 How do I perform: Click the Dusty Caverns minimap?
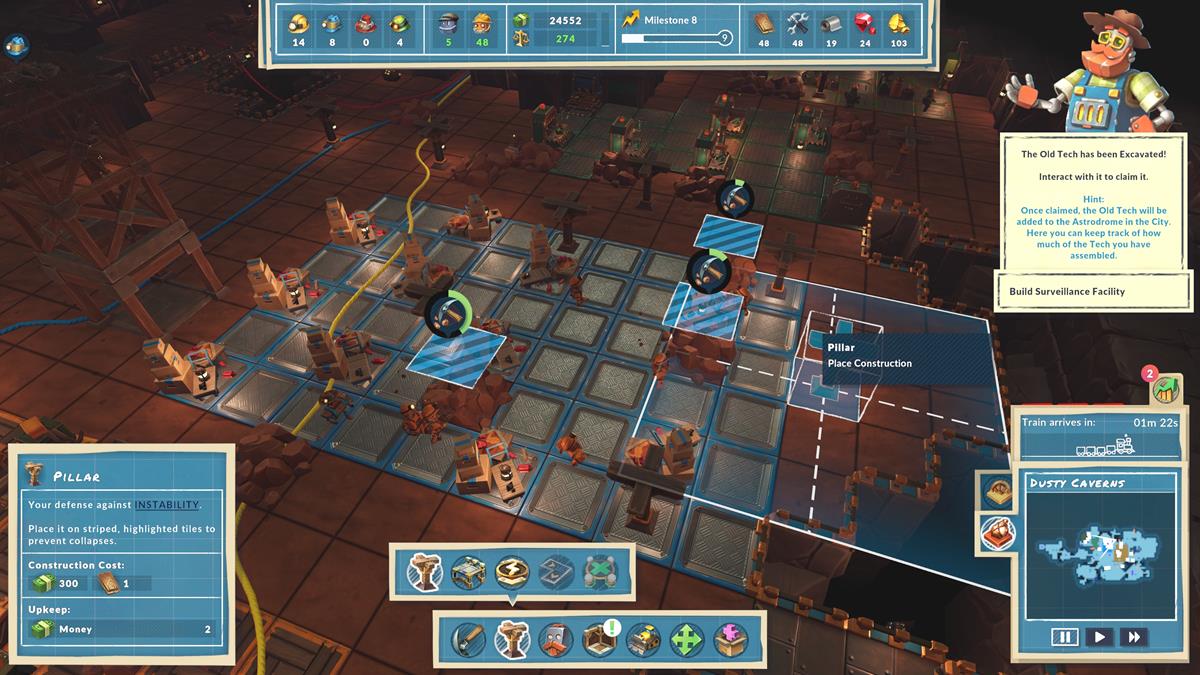1097,547
